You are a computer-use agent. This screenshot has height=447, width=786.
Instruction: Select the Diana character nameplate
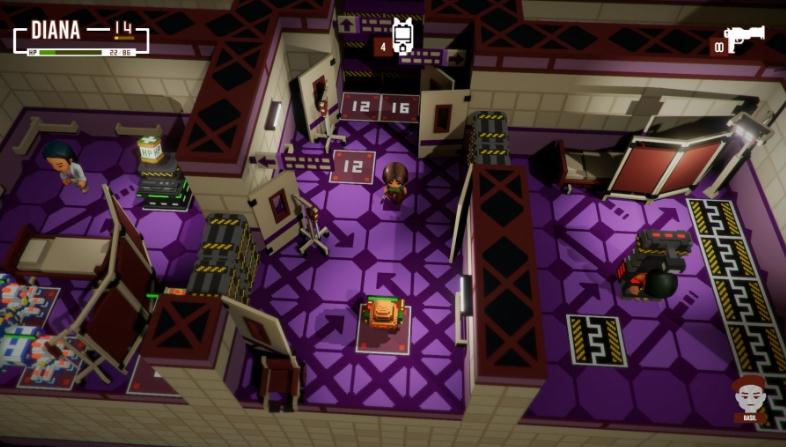coord(56,30)
